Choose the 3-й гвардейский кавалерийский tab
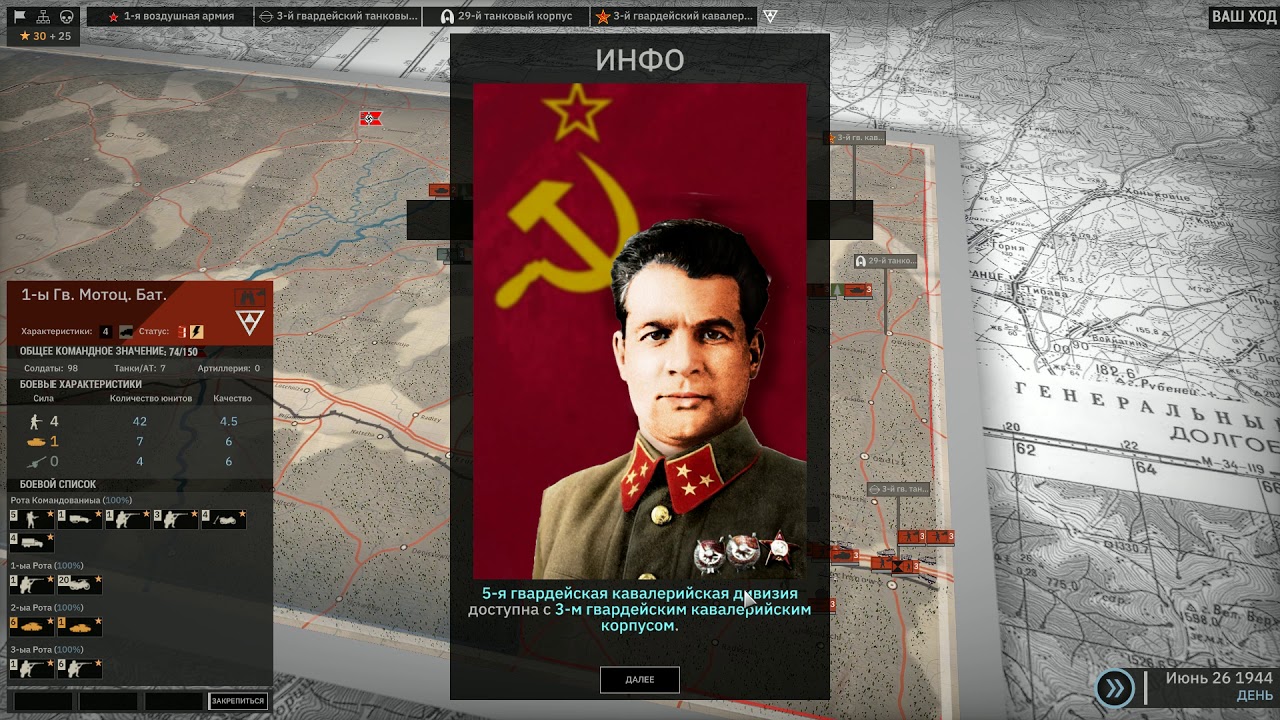The width and height of the screenshot is (1280, 720). (x=673, y=16)
